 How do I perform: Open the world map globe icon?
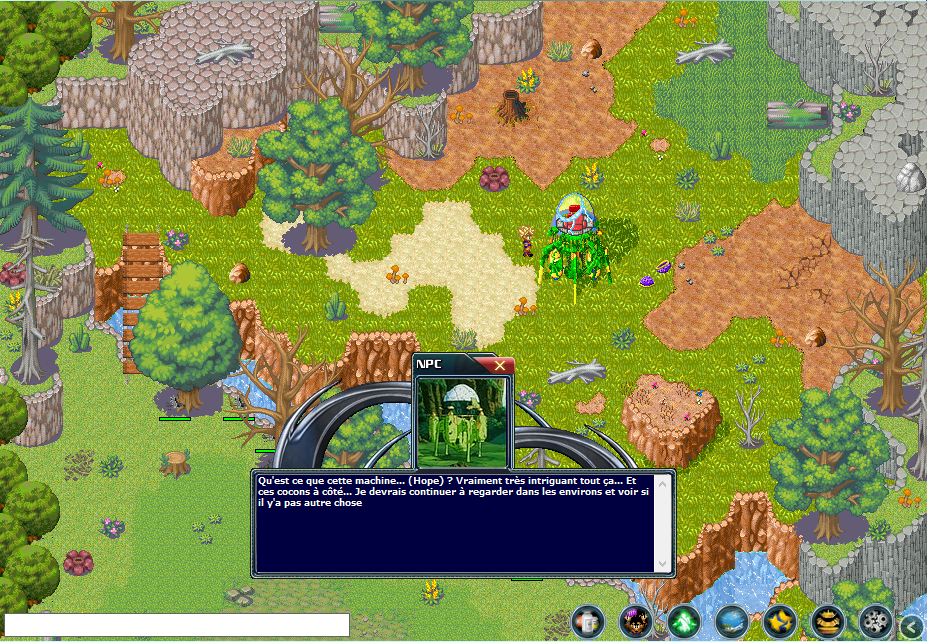click(x=731, y=621)
